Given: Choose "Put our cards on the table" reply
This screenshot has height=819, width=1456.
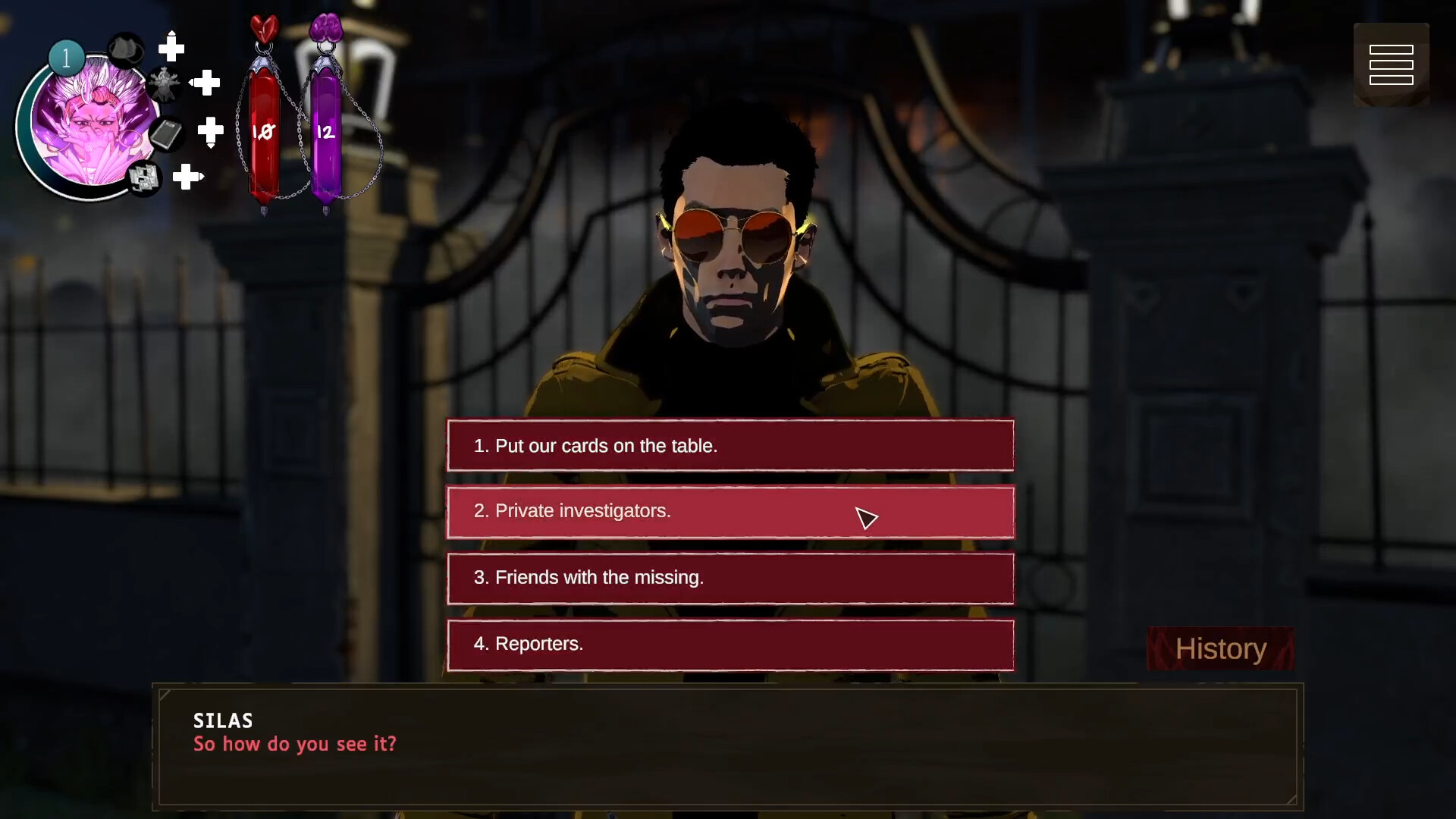Looking at the screenshot, I should coord(730,446).
